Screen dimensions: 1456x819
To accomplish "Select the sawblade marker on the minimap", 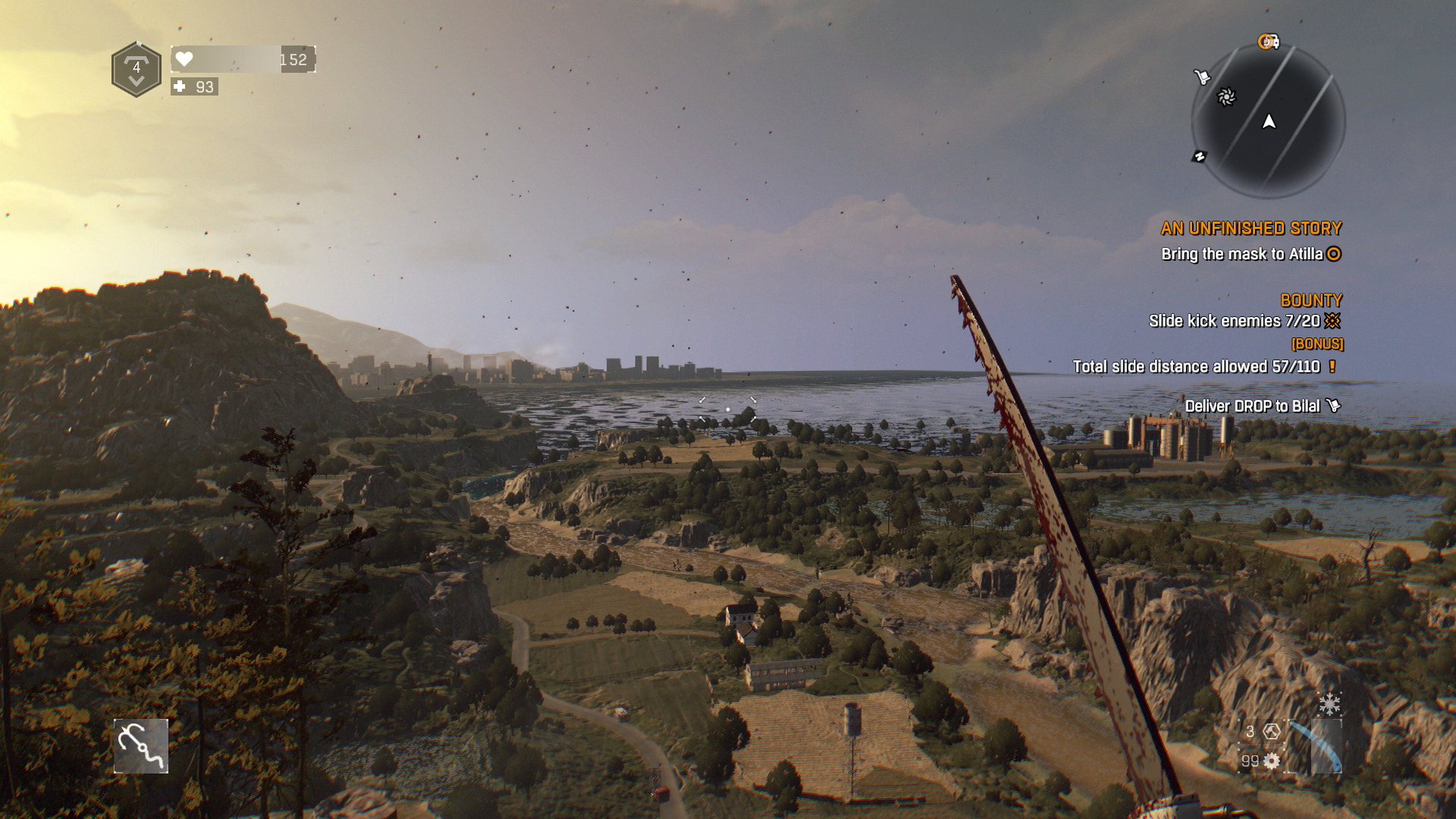I will tap(1226, 97).
